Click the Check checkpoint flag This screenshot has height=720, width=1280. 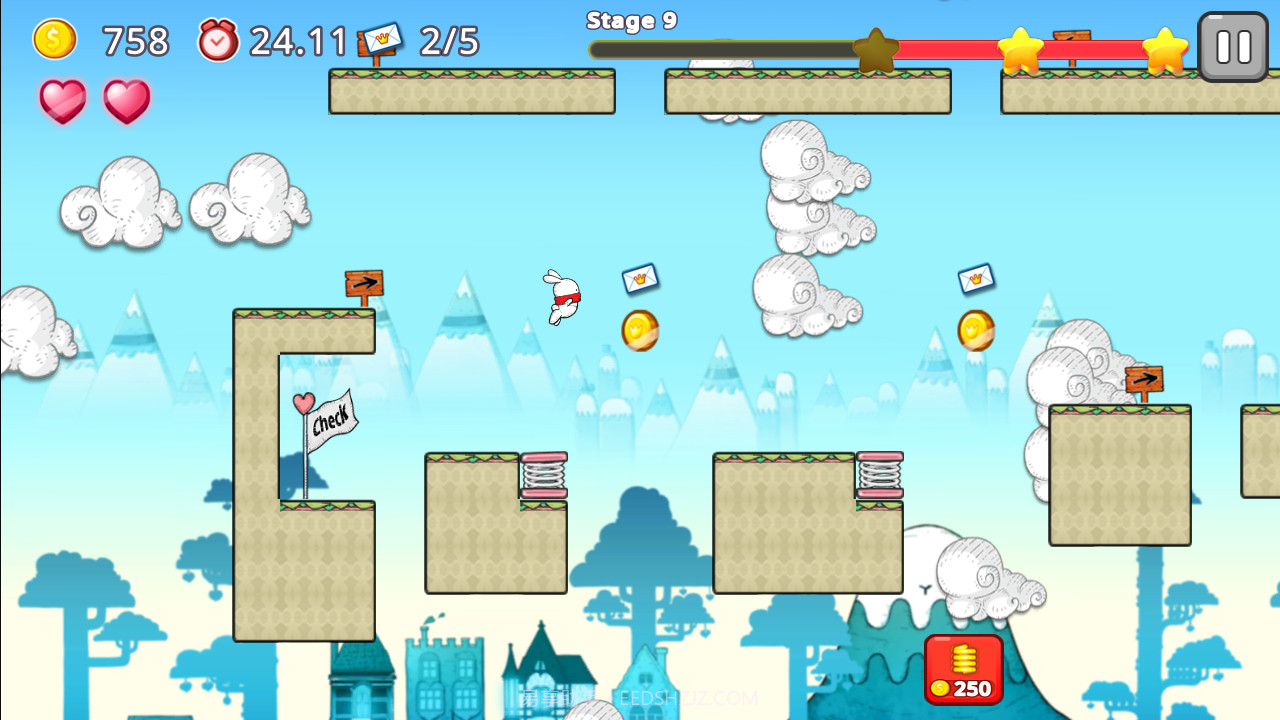click(x=330, y=421)
